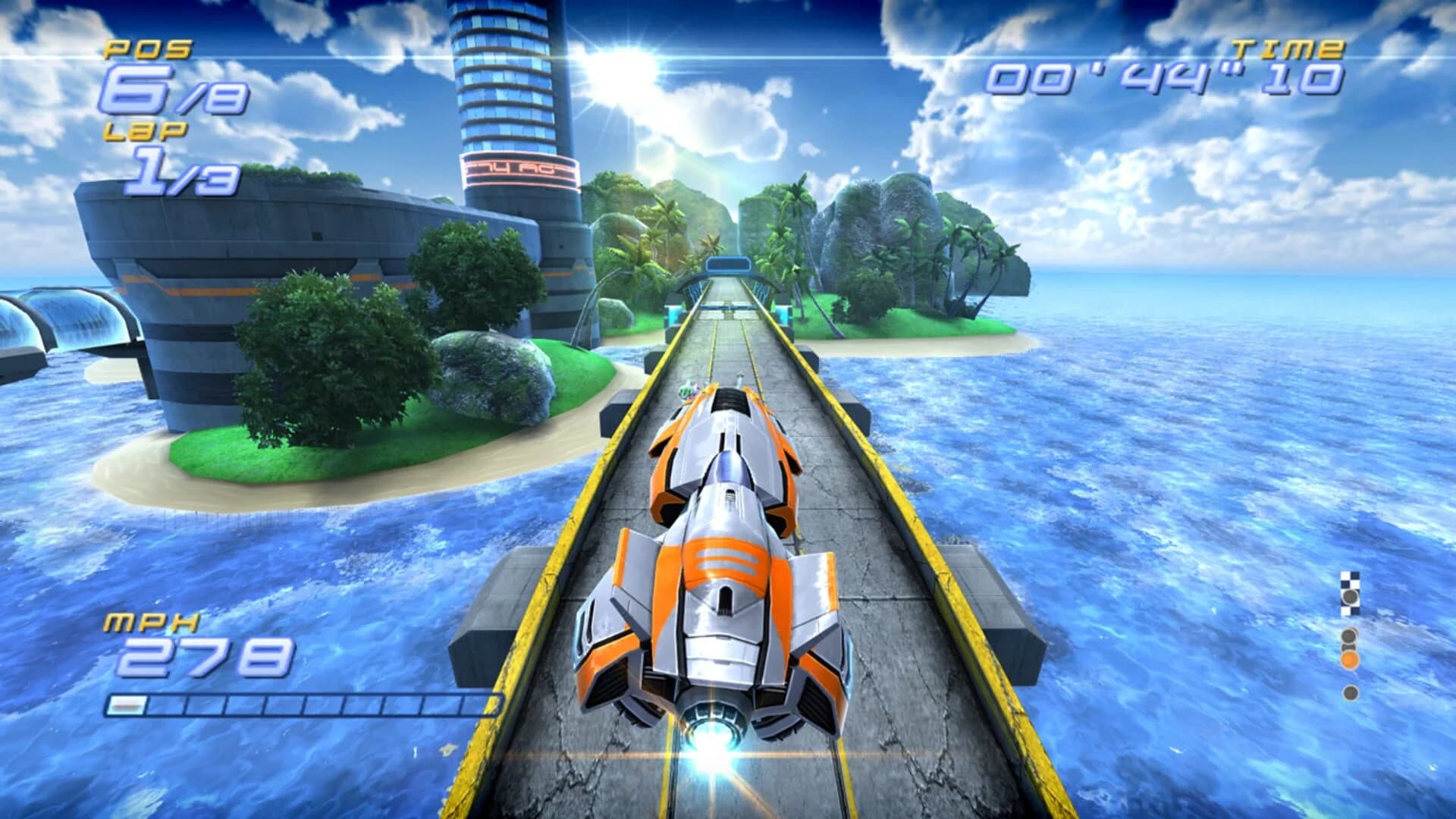Click the topmost gray rival dot on the progress strip
Screen dimensions: 1456x819
[x=1350, y=596]
